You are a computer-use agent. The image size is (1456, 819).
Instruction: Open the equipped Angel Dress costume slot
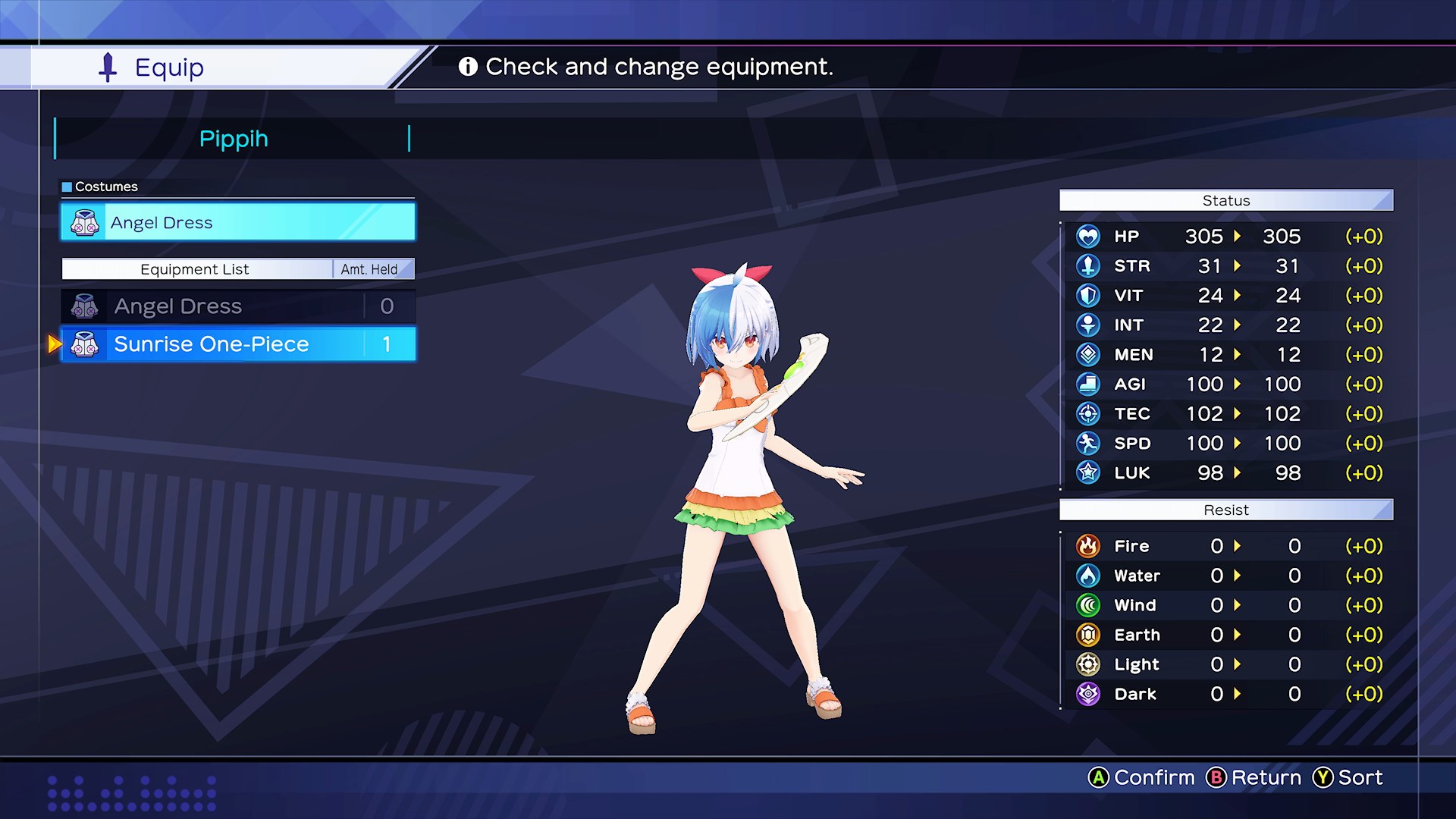click(237, 223)
